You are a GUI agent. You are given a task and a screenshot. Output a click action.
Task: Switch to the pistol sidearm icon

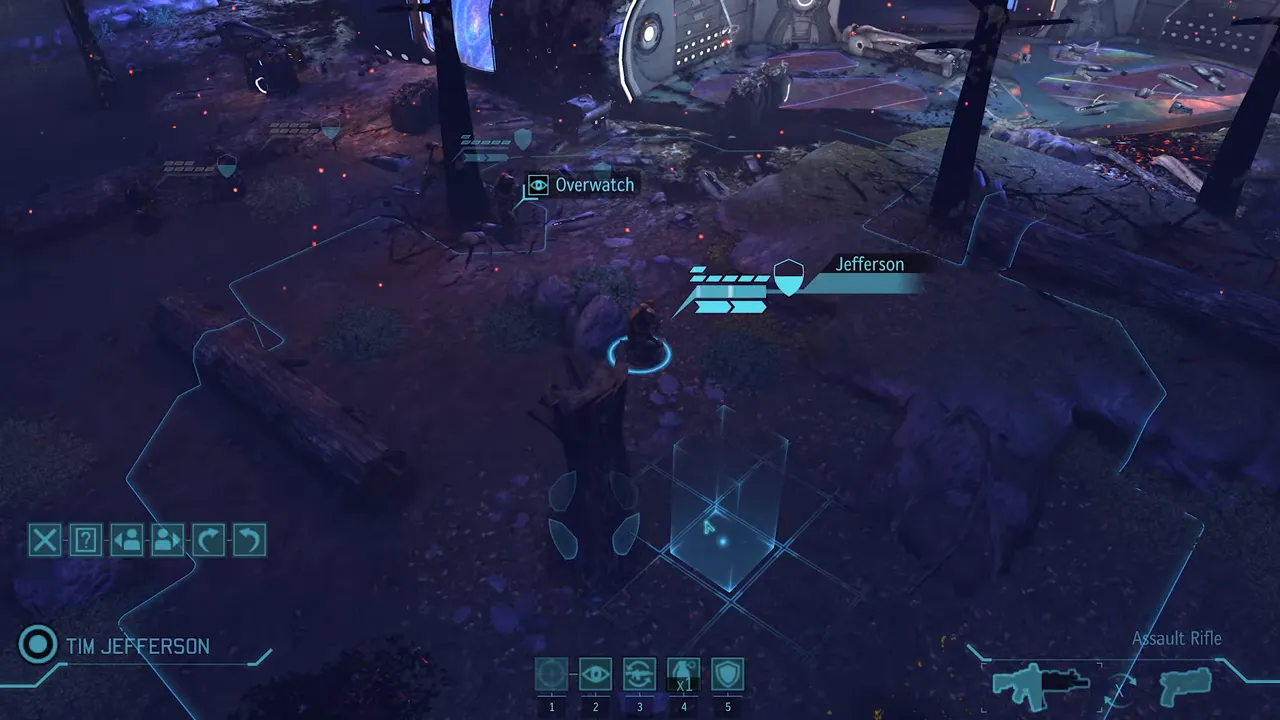pos(1185,687)
